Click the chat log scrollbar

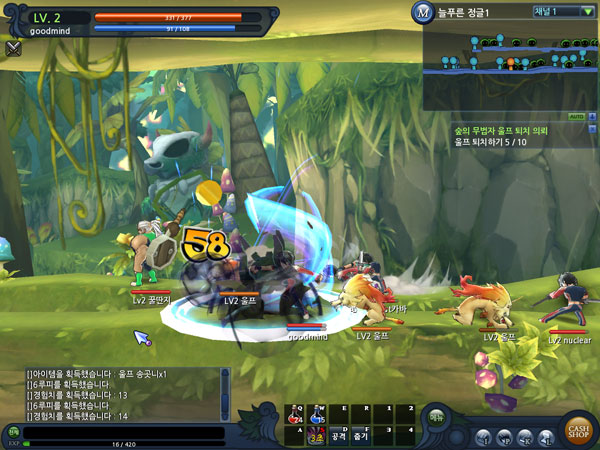pos(225,395)
